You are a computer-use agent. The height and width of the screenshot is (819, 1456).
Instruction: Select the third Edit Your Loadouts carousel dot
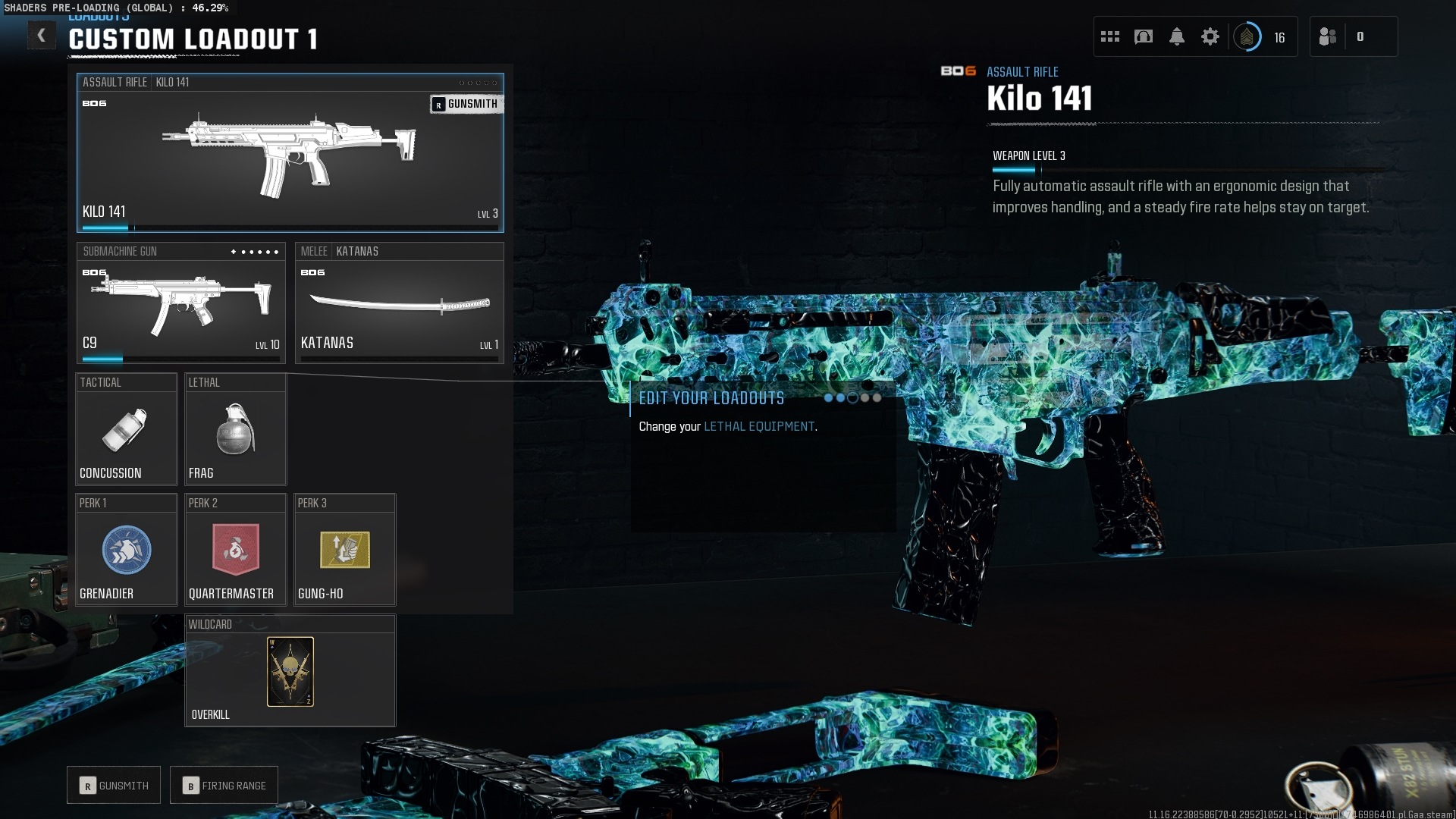(x=851, y=397)
